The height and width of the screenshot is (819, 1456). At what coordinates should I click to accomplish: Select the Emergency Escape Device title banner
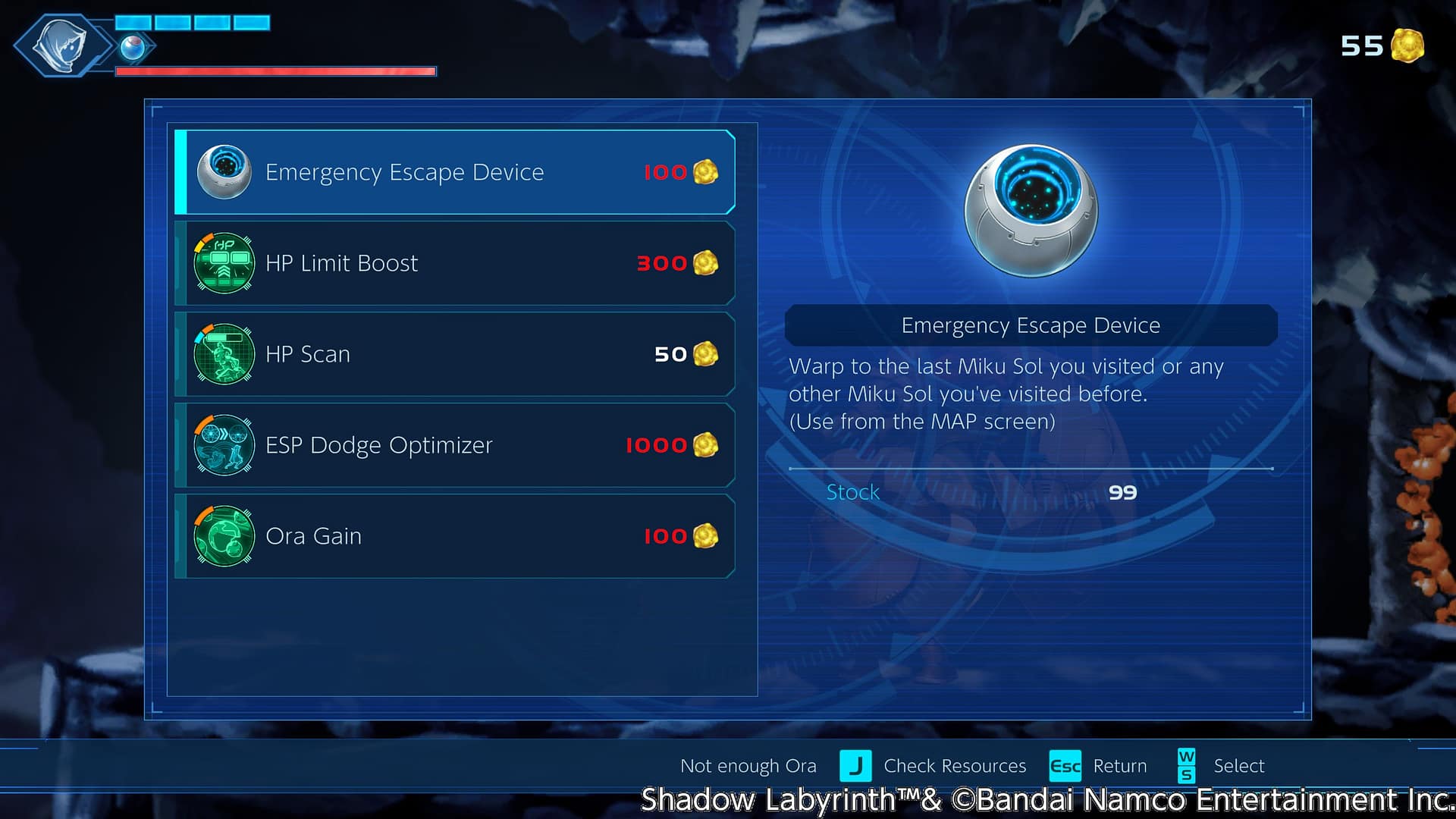click(x=1030, y=325)
